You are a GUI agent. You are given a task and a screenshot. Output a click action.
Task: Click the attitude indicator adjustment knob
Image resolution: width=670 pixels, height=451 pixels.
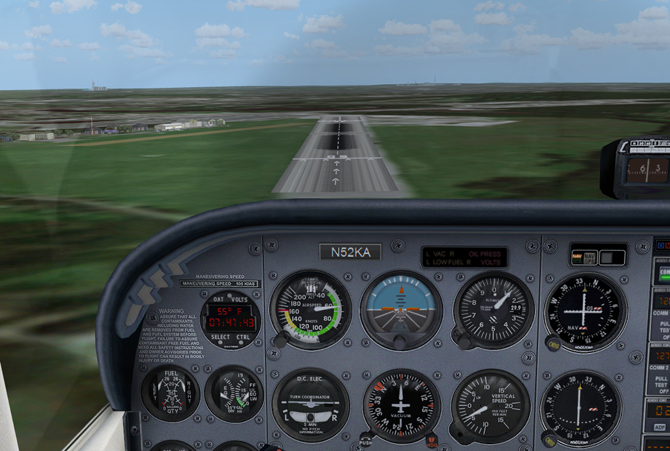tap(401, 343)
